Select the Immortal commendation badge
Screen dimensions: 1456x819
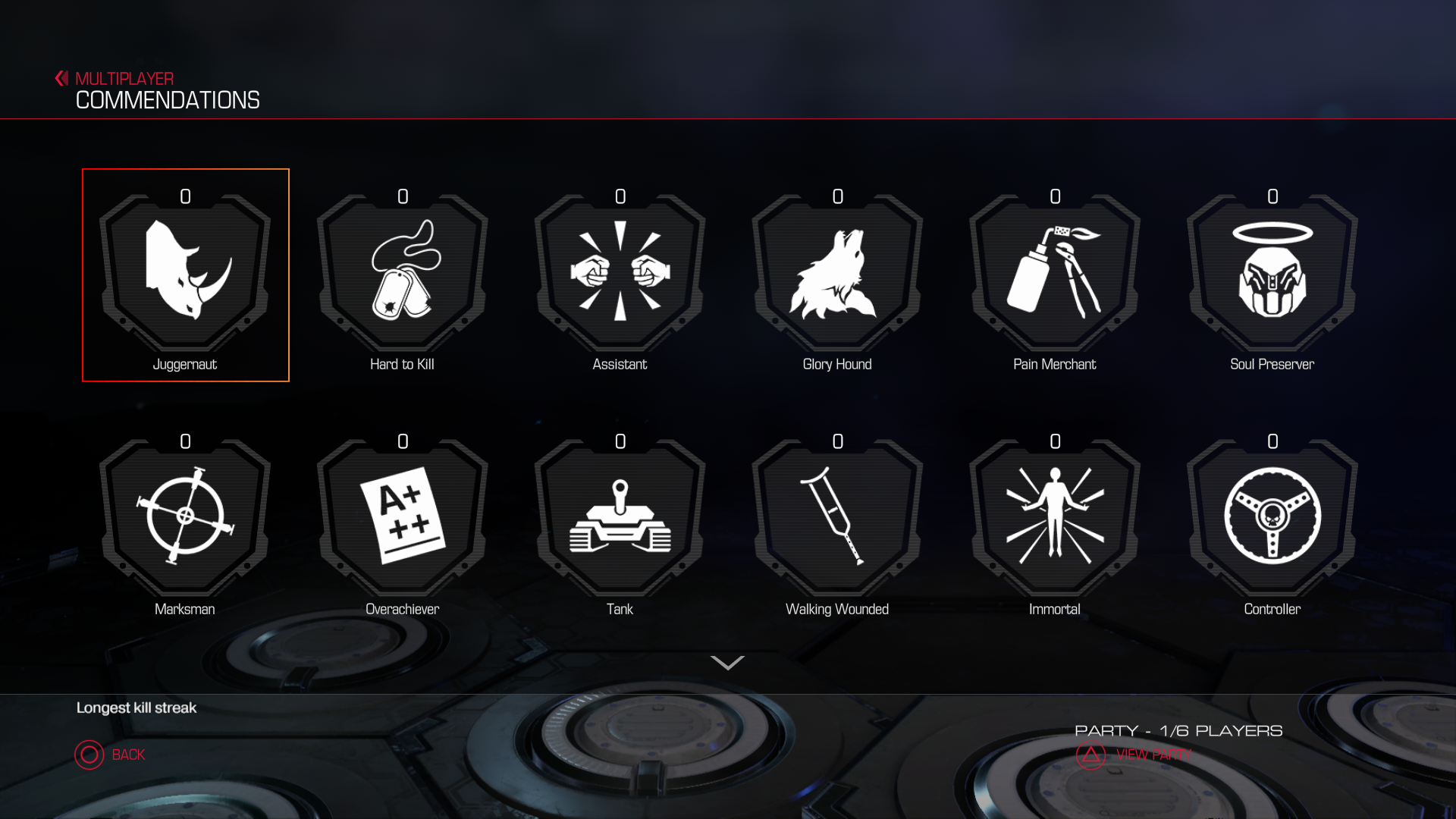pyautogui.click(x=1055, y=517)
